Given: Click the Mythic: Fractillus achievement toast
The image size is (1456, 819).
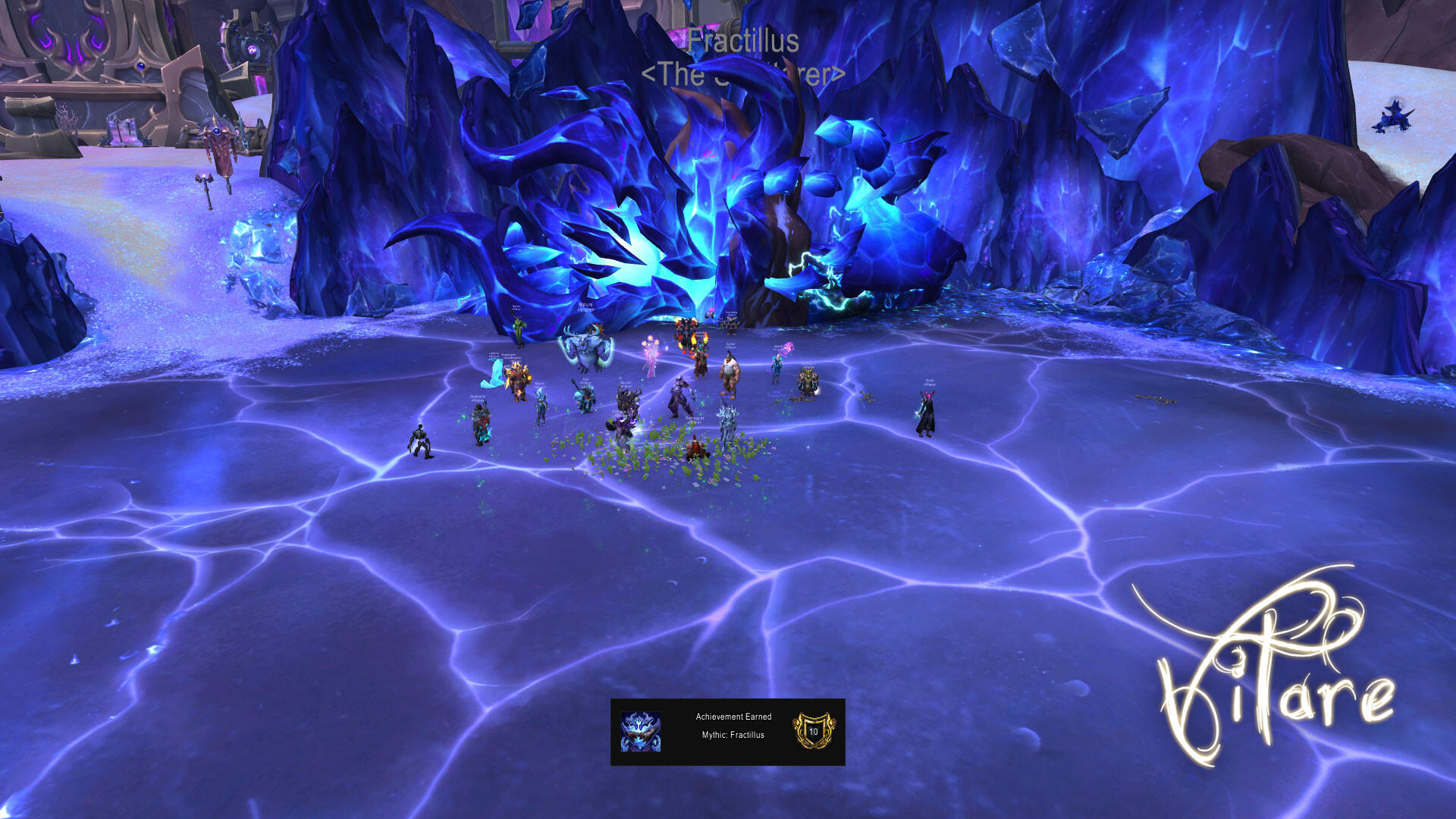Looking at the screenshot, I should point(733,733).
